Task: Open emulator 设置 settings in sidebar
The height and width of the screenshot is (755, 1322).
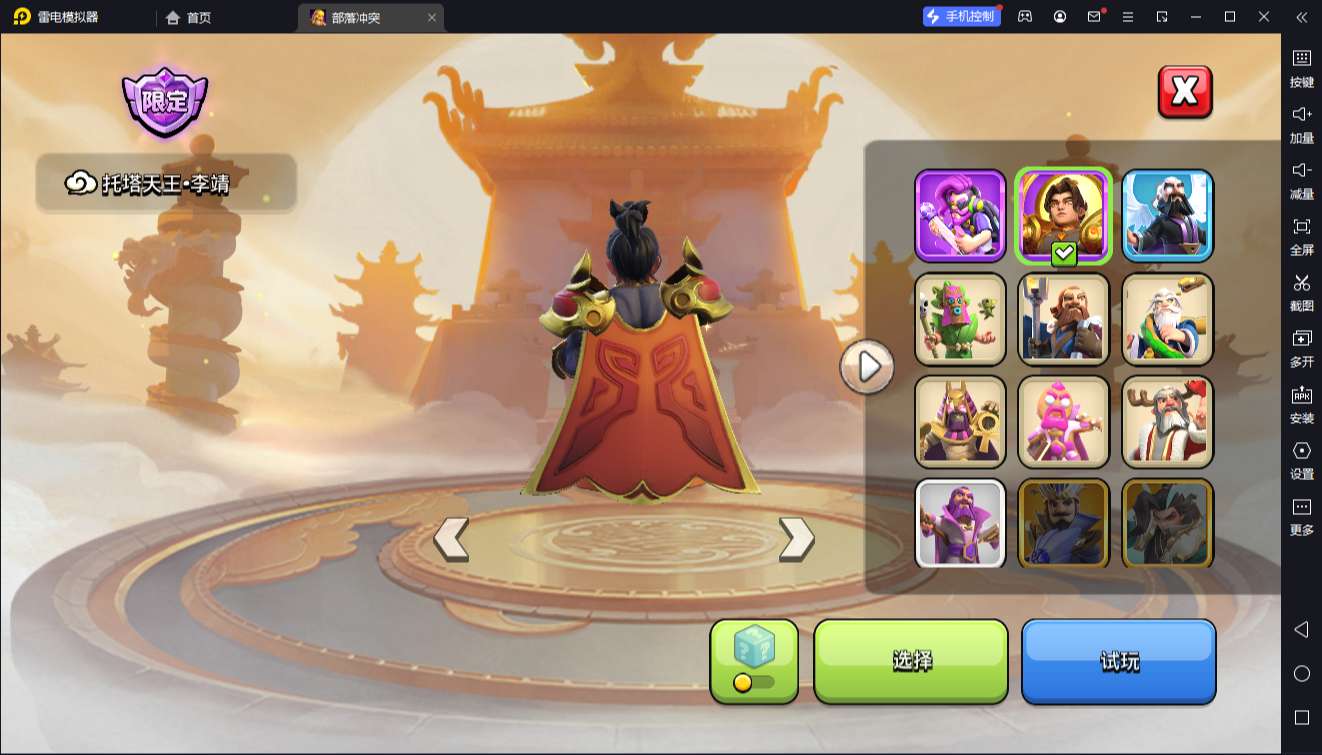Action: pyautogui.click(x=1301, y=459)
